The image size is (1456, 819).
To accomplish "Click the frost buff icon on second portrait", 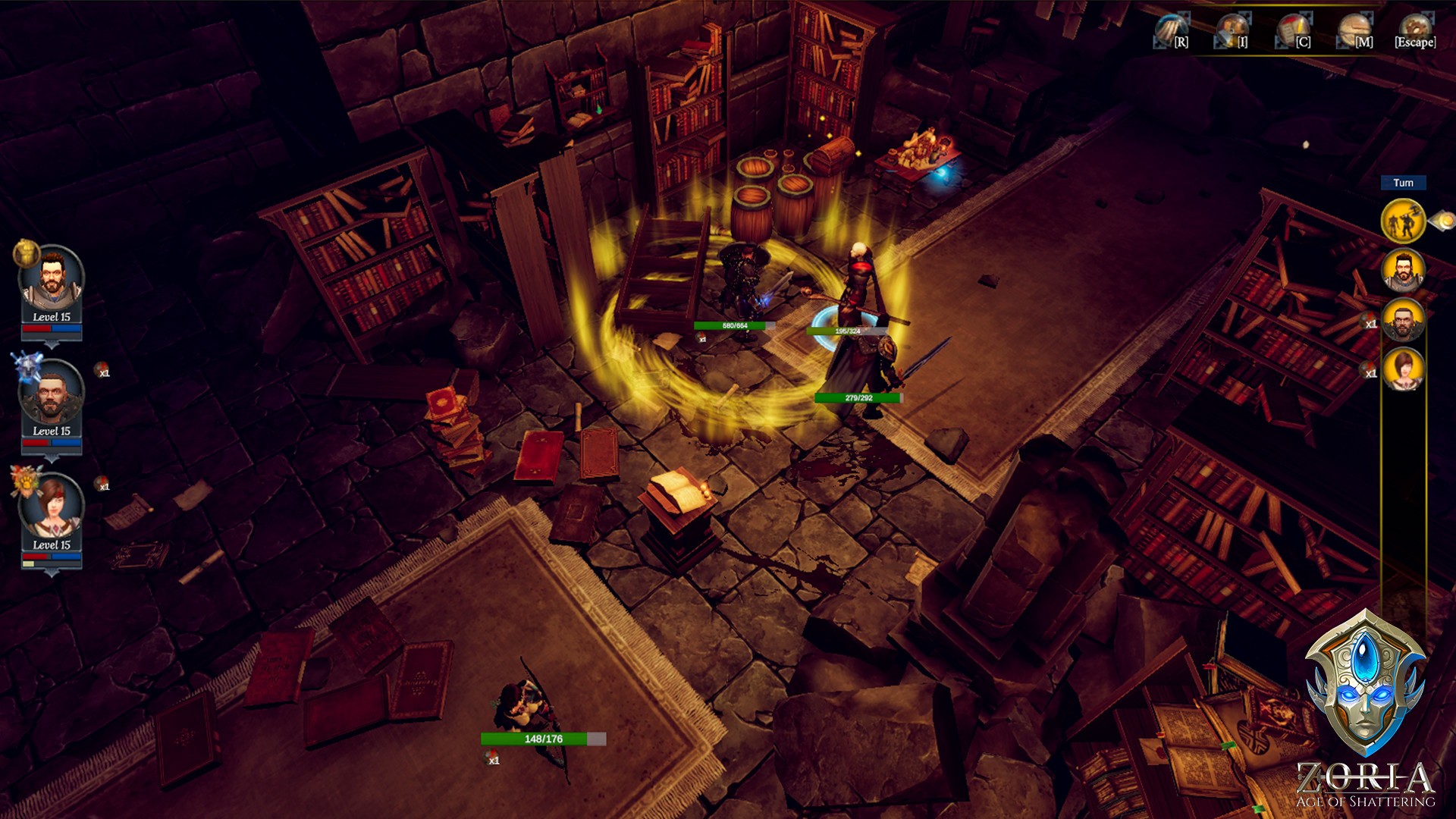I will [29, 366].
